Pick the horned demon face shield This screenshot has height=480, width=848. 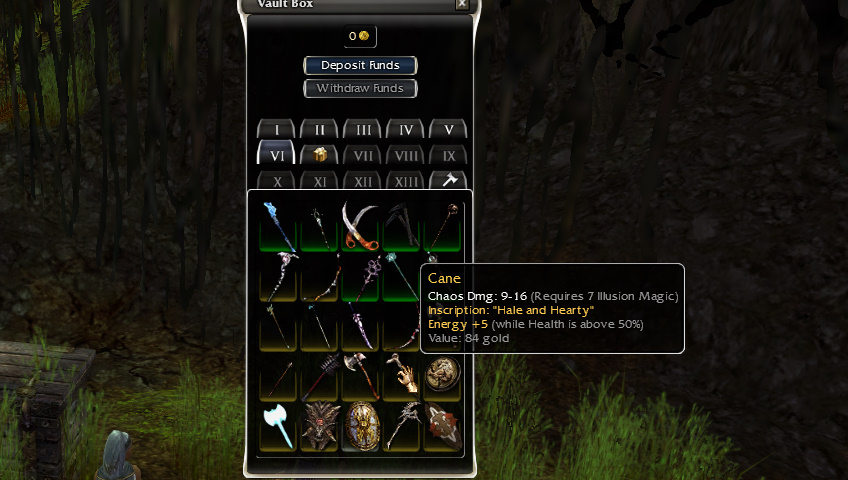pos(320,426)
